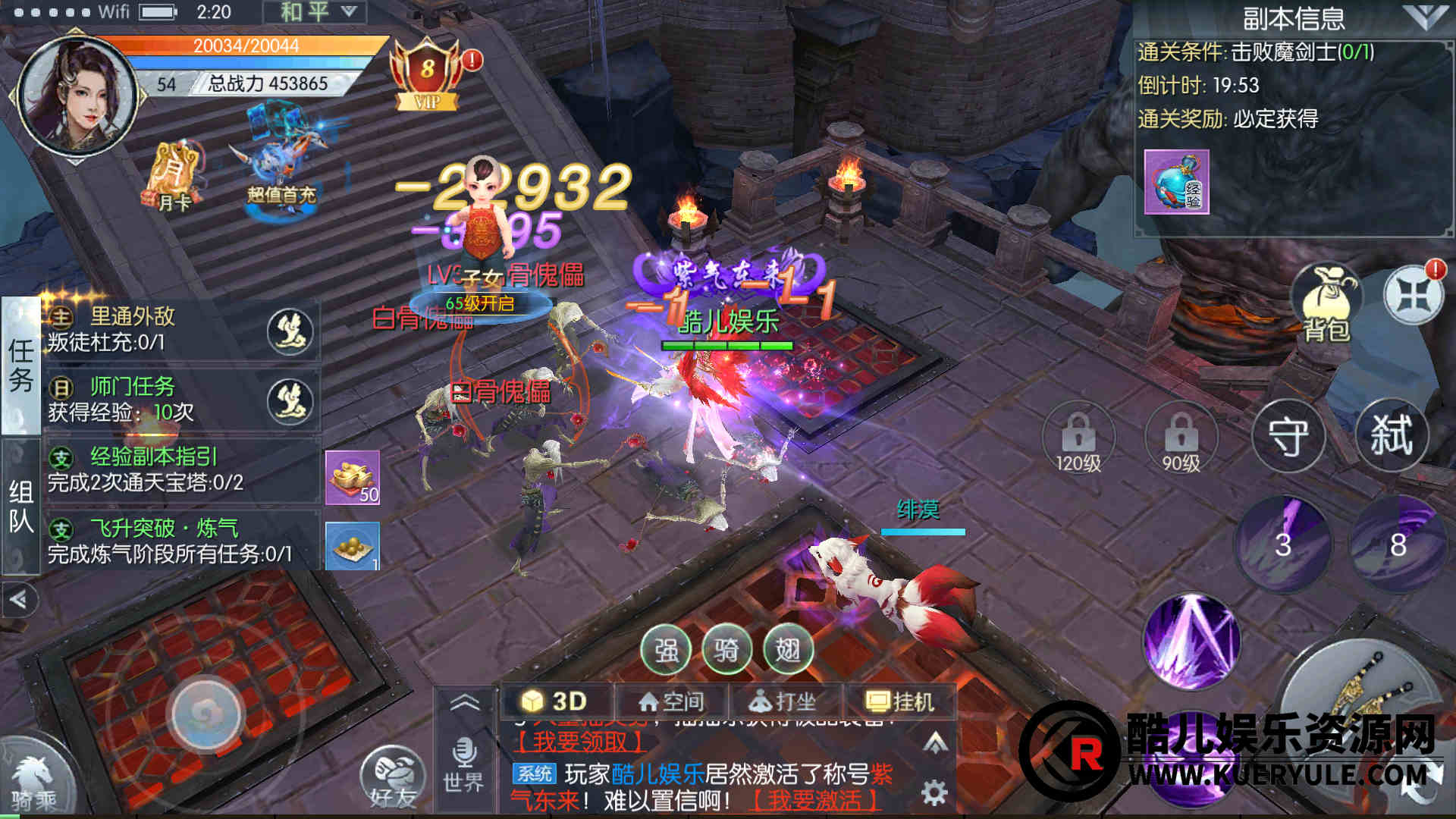Screen dimensions: 1456x819
Task: Collapse the 副本信息 dungeon info panel
Action: 1424,17
